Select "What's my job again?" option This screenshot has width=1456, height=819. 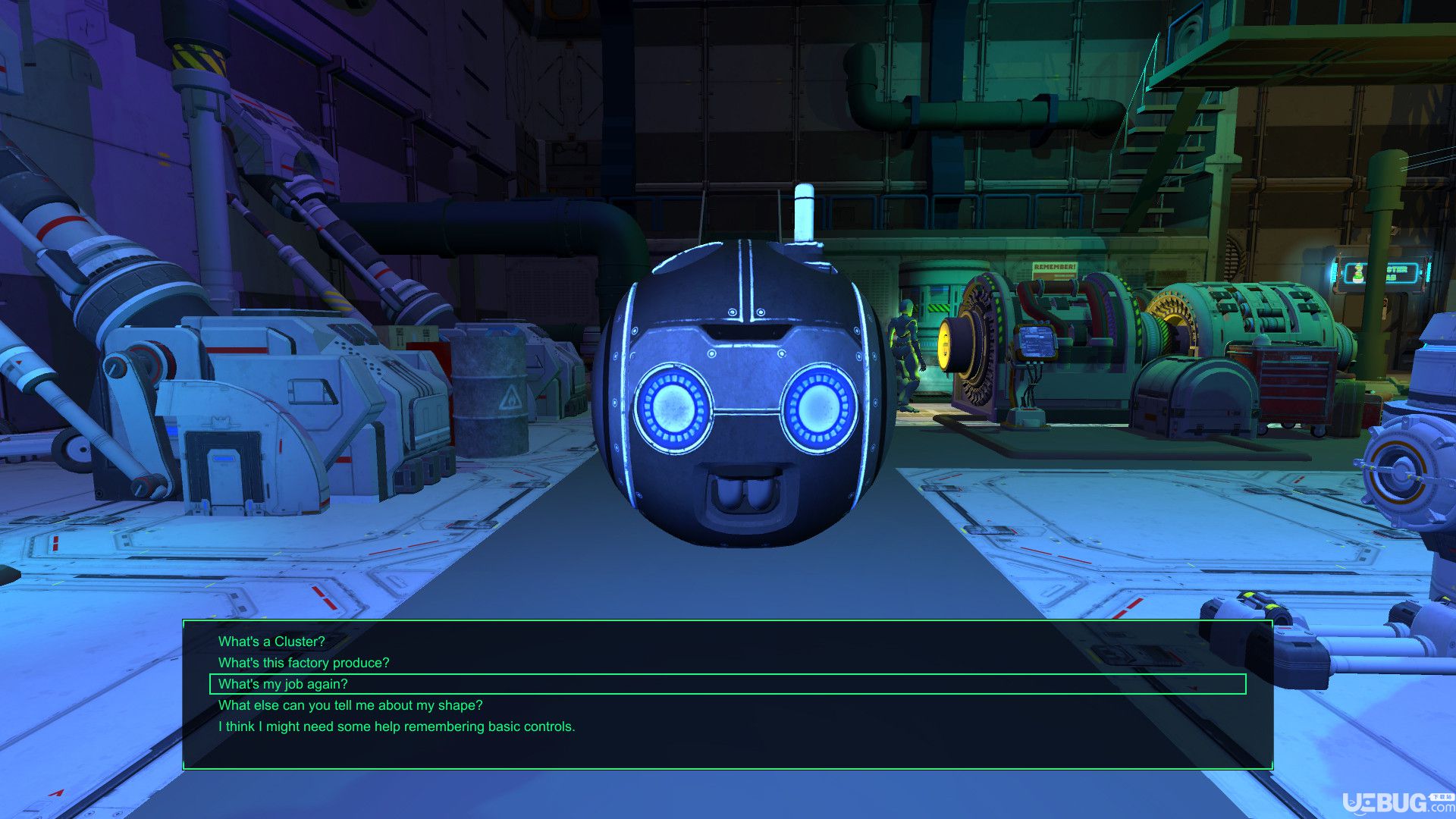[283, 684]
